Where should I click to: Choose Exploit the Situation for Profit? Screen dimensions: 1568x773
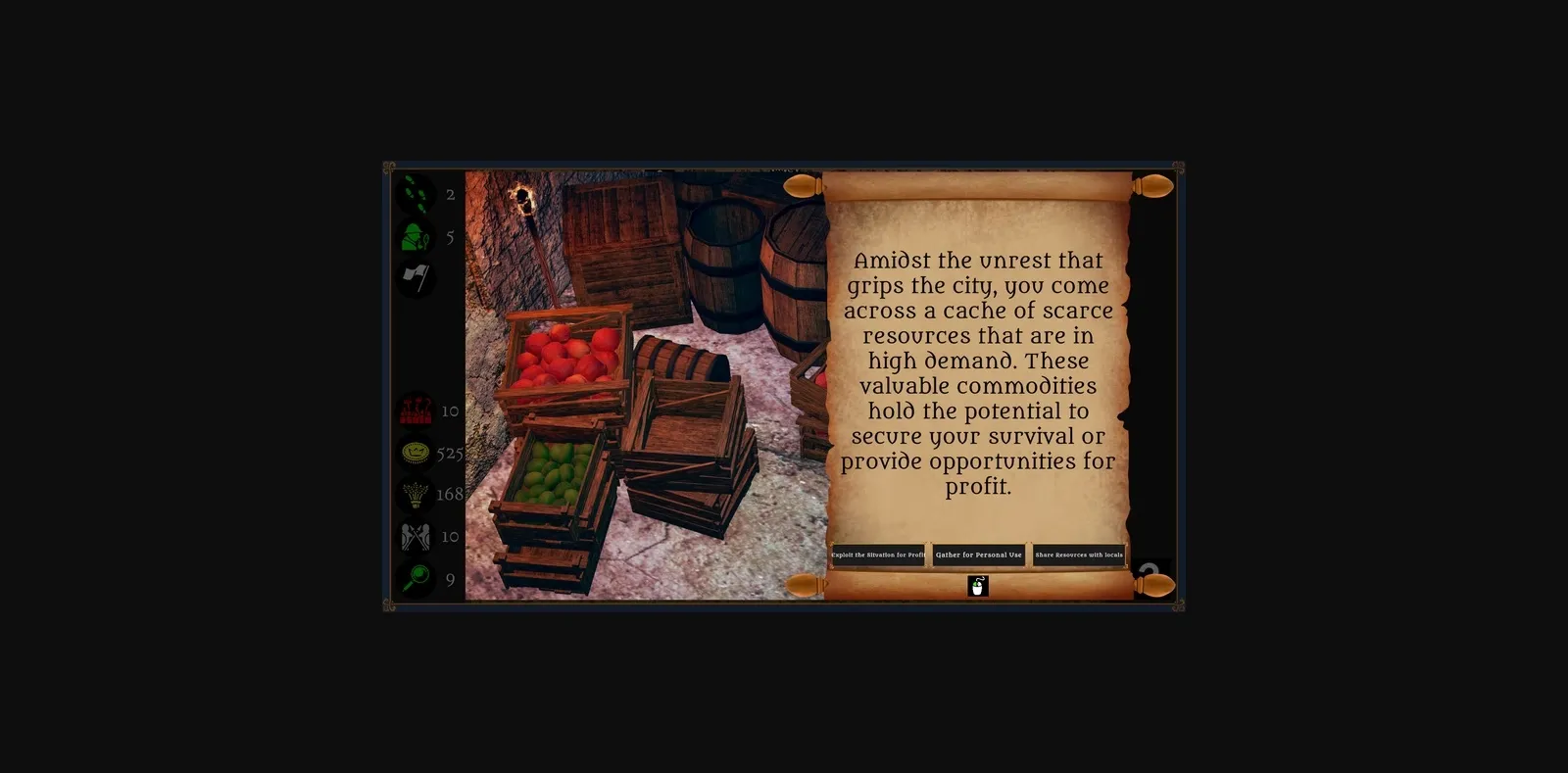878,555
